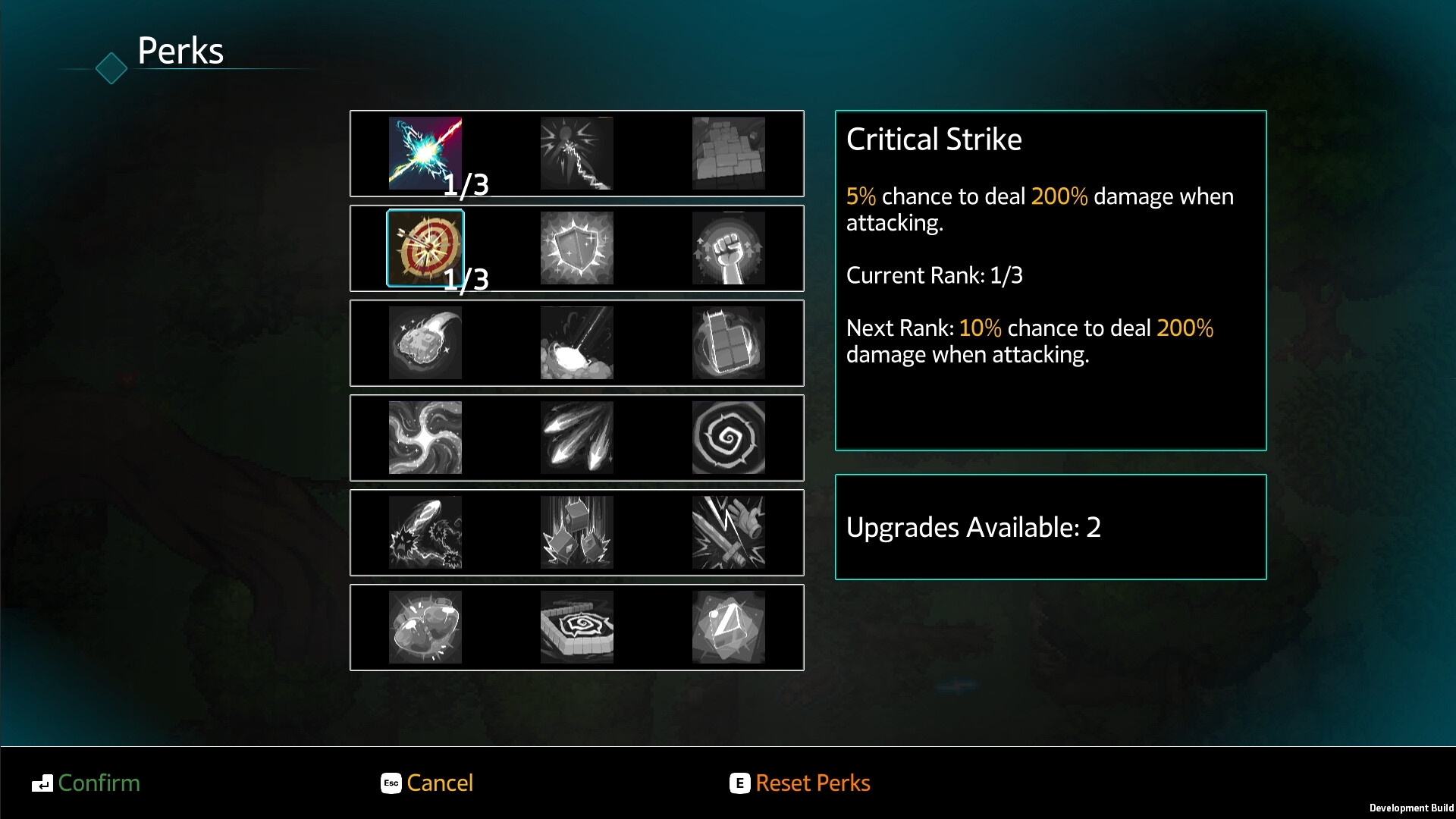Image resolution: width=1456 pixels, height=819 pixels.
Task: Pick the glowing crystal gem perk
Action: click(729, 627)
